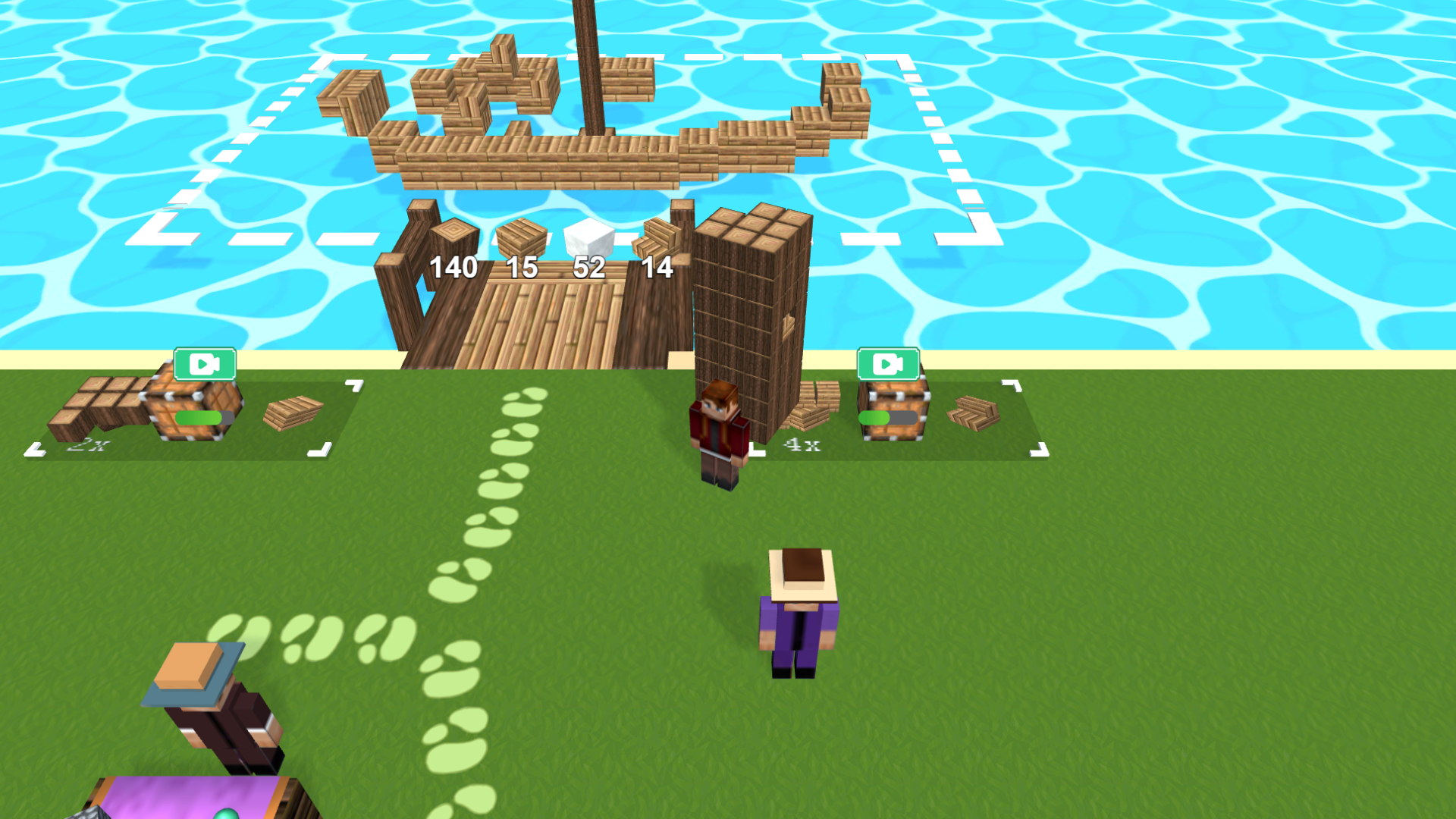The image size is (1456, 819).
Task: Click the dashed boundary around the ship build site
Action: 531,57
